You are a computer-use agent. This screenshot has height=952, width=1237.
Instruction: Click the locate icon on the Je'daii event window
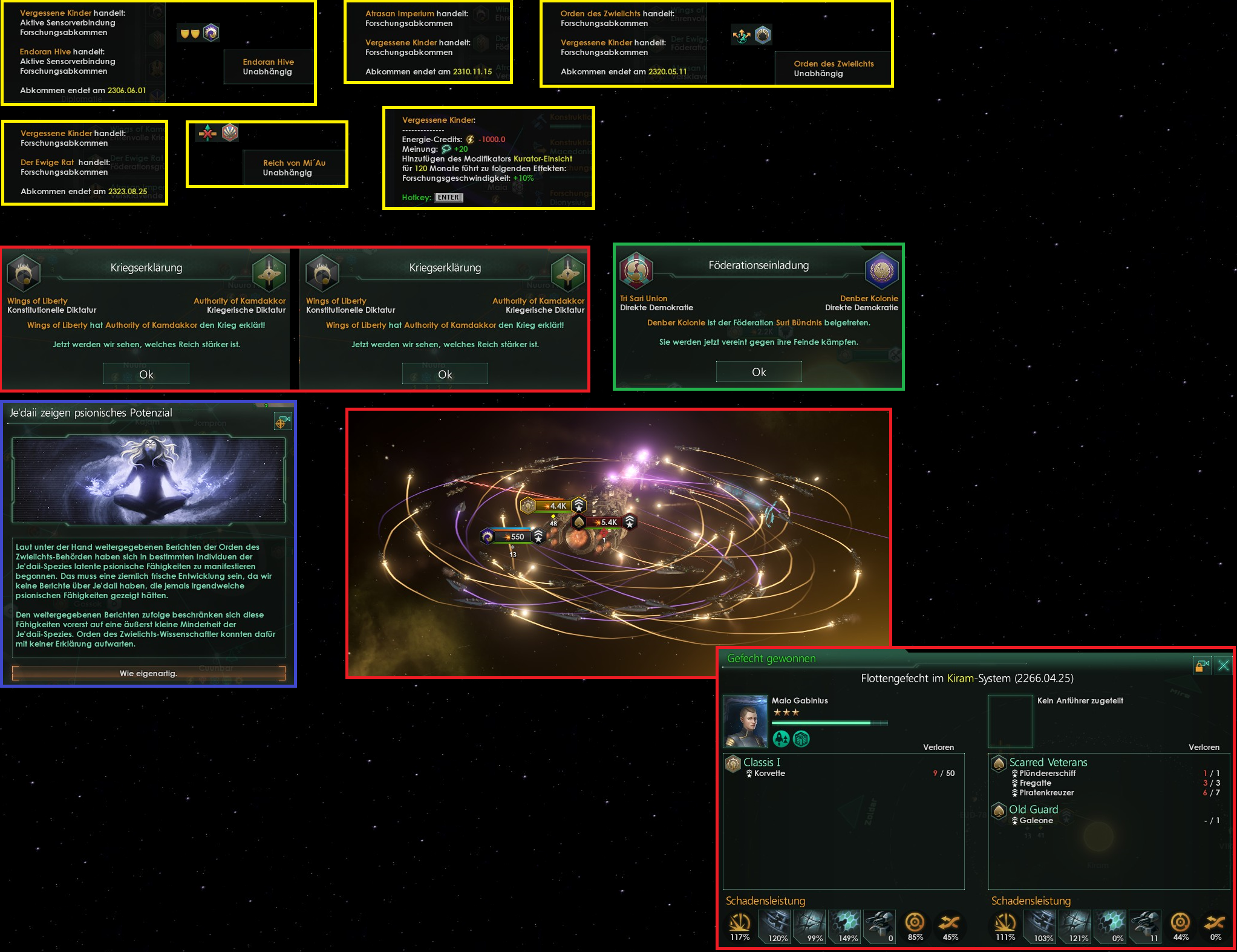point(282,421)
